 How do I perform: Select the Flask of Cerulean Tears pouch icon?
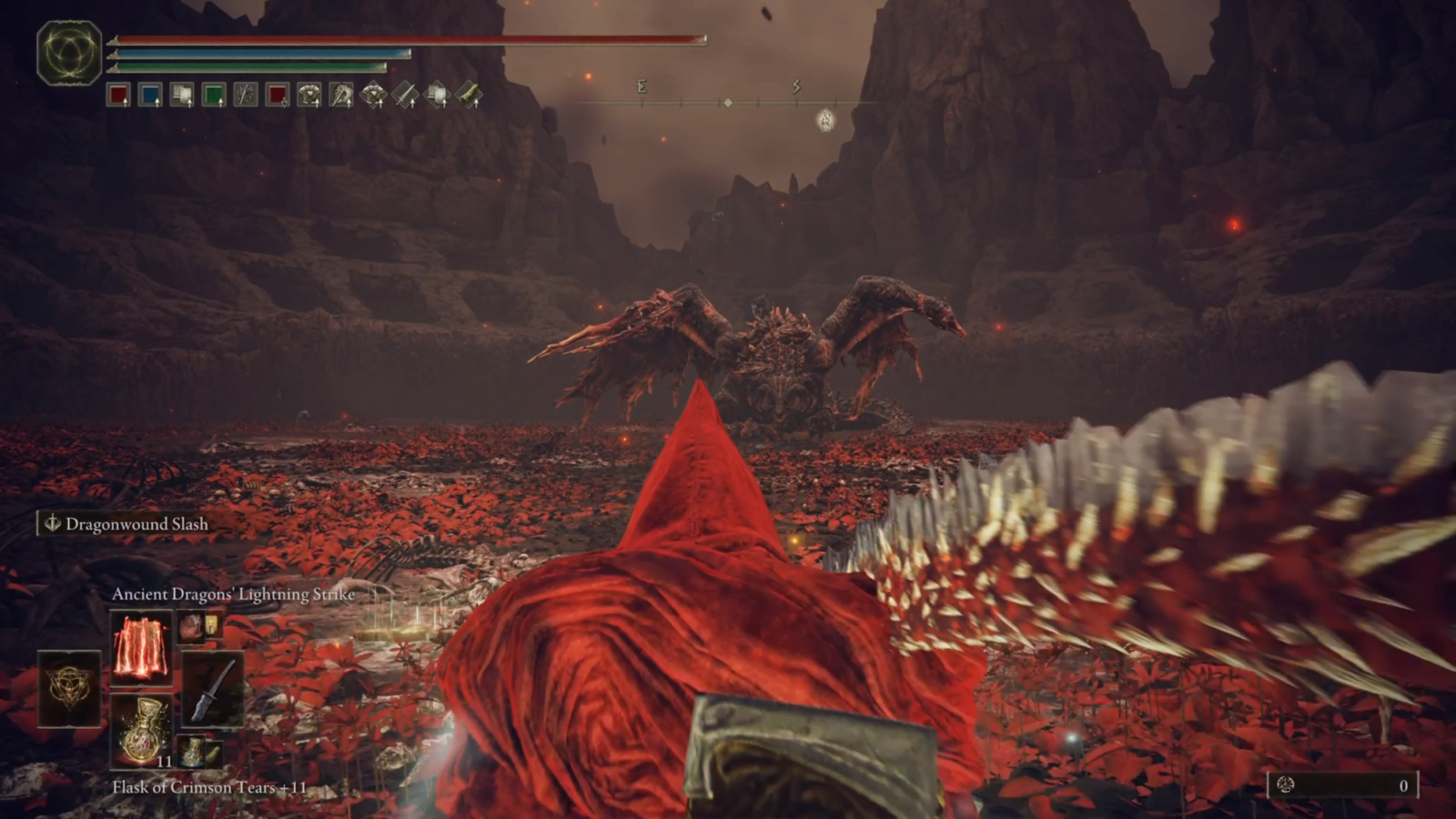tap(192, 753)
